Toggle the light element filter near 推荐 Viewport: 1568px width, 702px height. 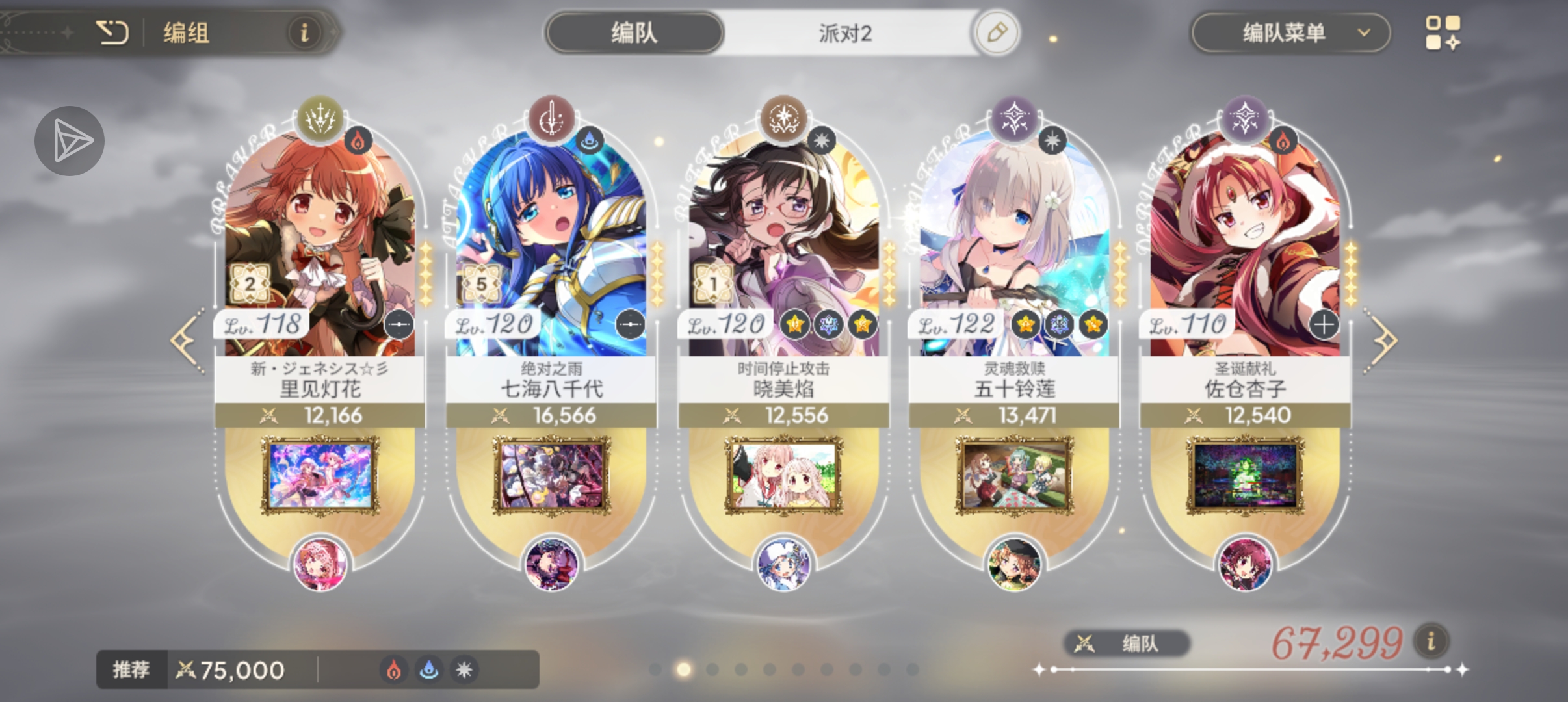point(466,669)
